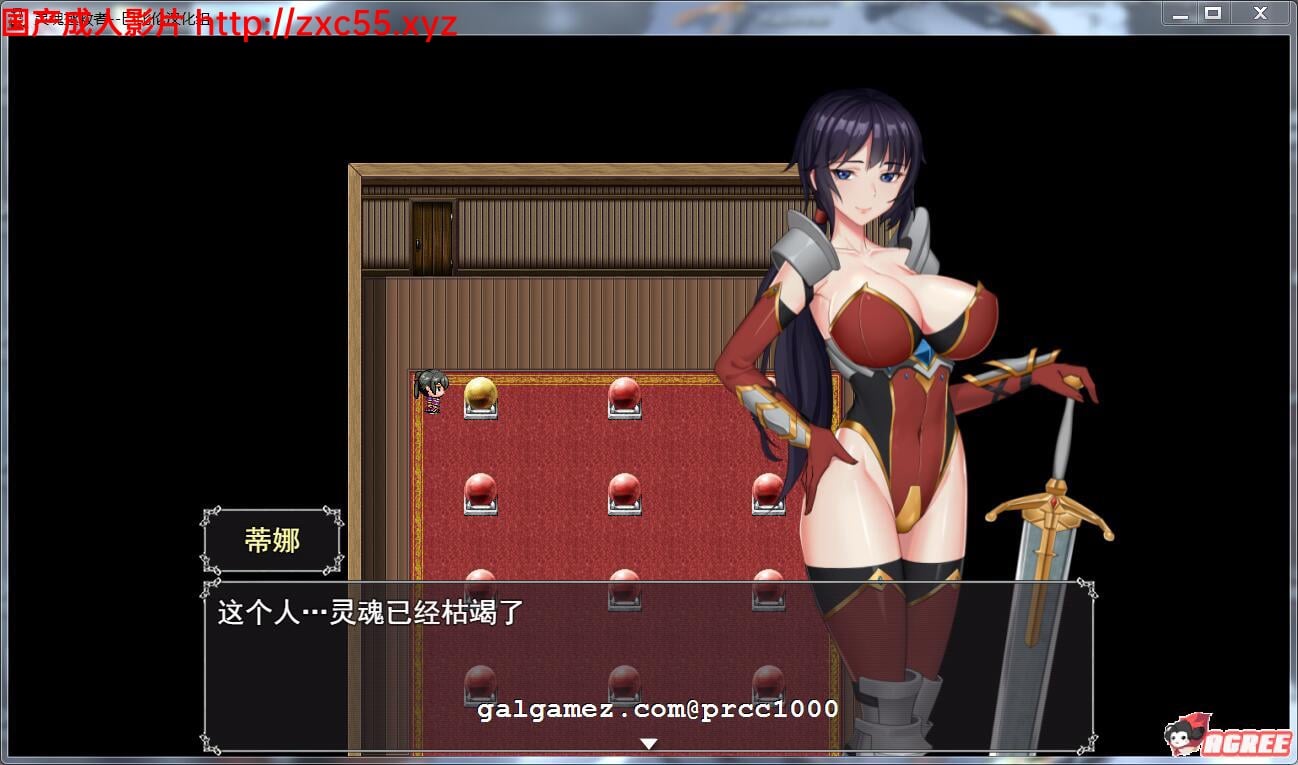Toggle the left red orb switch in the middle row
Viewport: 1298px width, 765px height.
480,490
